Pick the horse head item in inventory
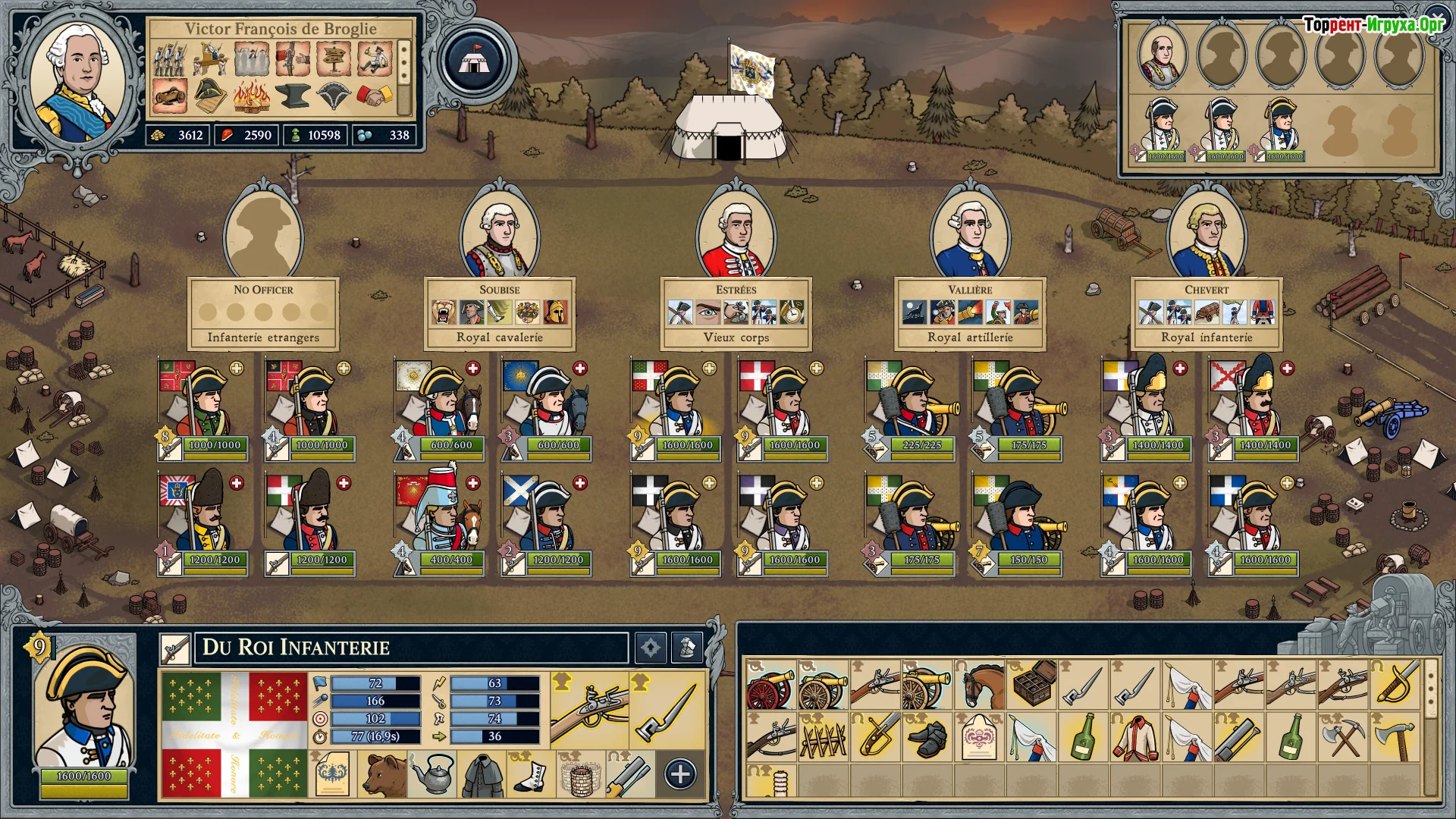Screen dimensions: 1456x819 point(979,684)
